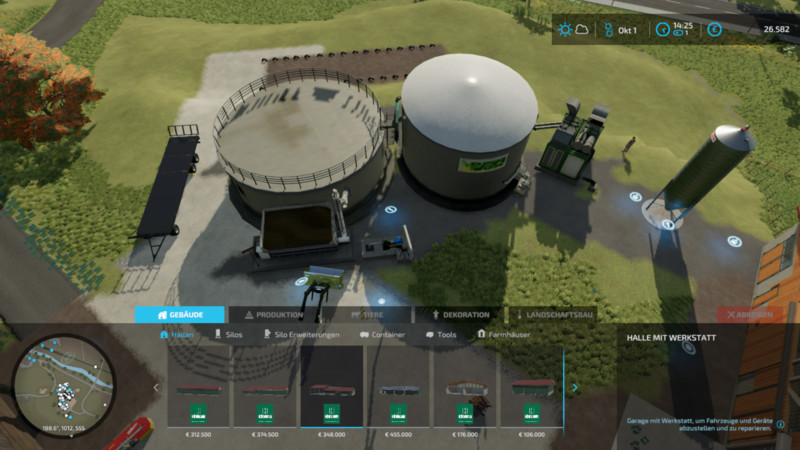
Task: Choose the Farmhäuser subcategory
Action: pos(504,335)
